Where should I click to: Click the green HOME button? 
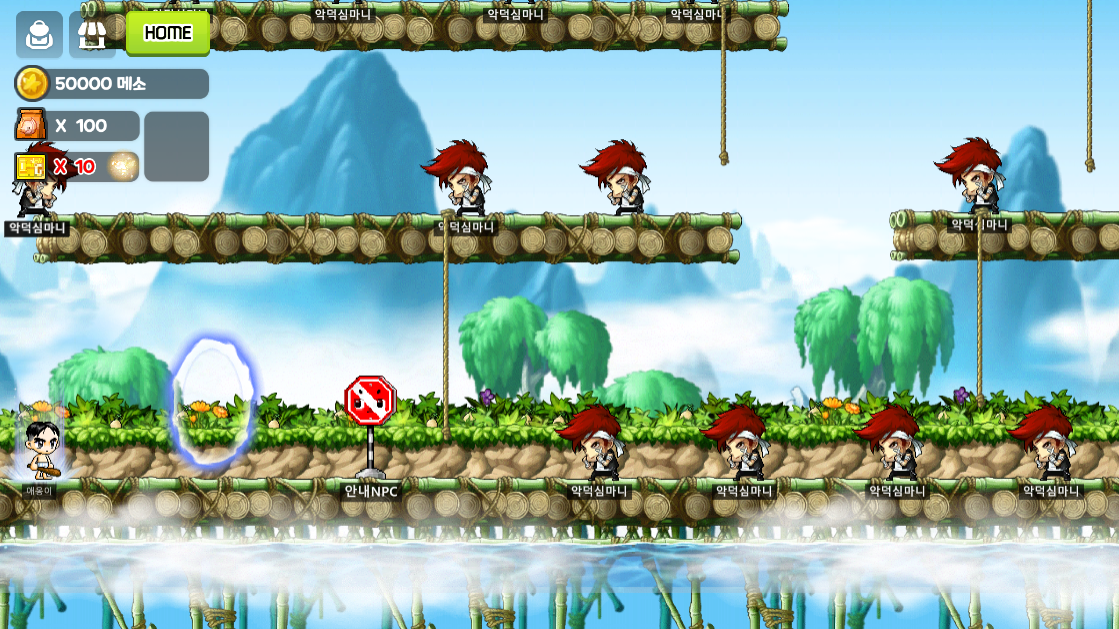pyautogui.click(x=168, y=33)
